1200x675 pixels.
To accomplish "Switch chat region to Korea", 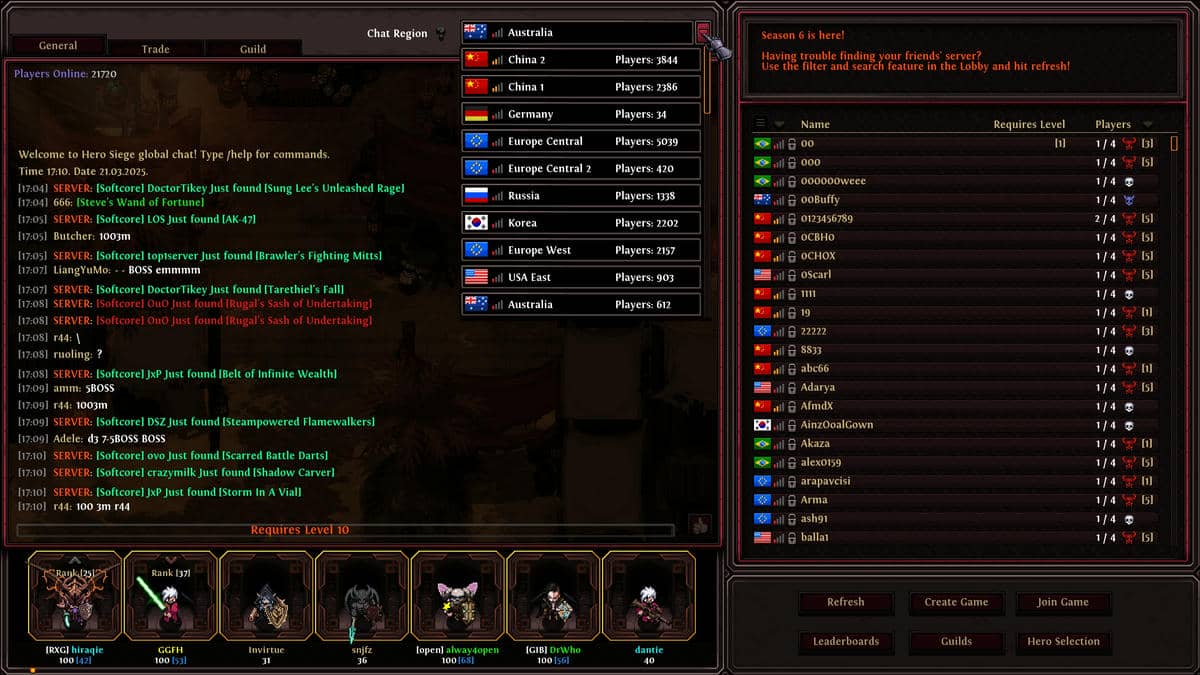I will tap(580, 223).
